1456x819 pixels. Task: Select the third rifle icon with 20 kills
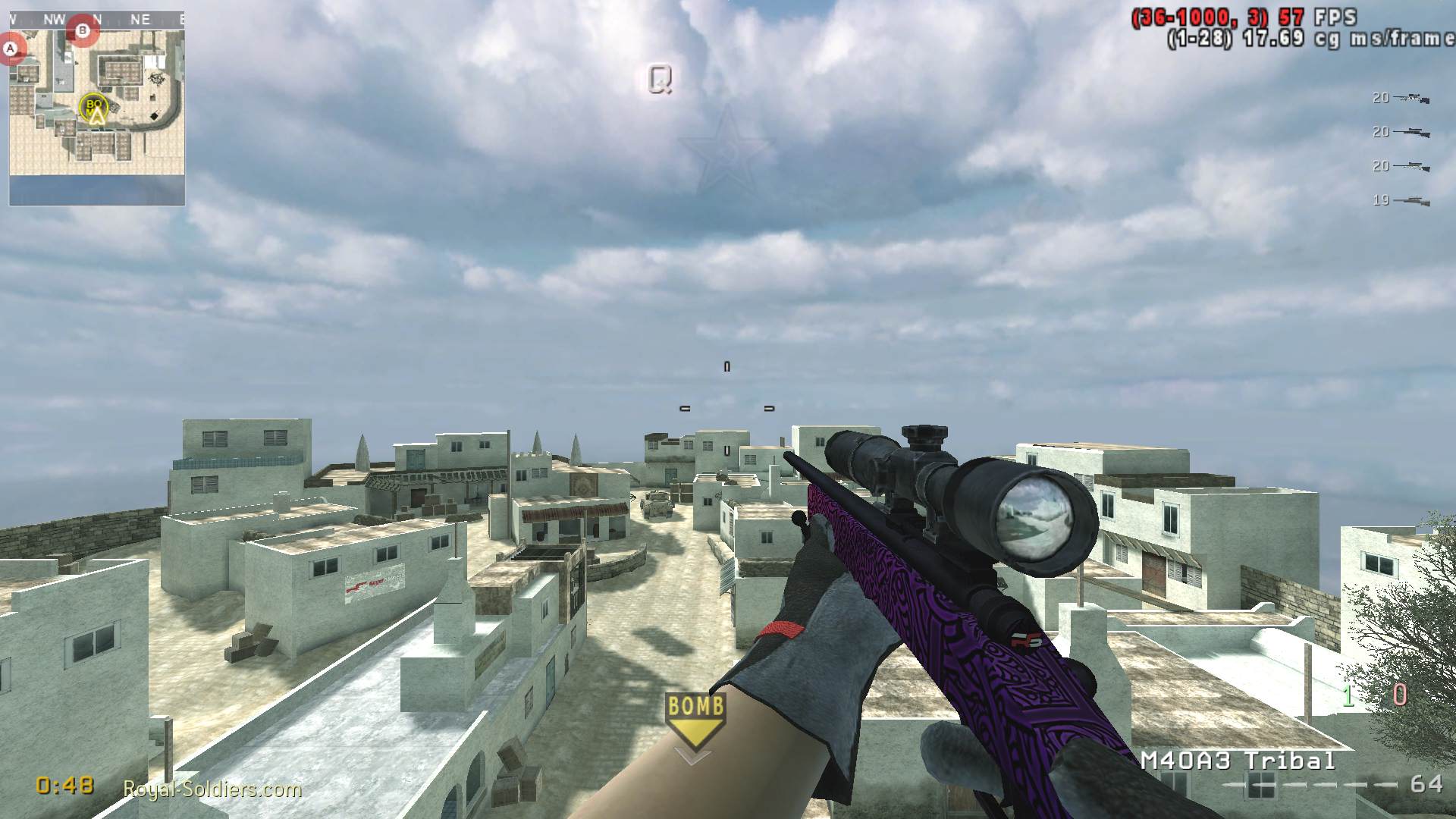pos(1411,166)
